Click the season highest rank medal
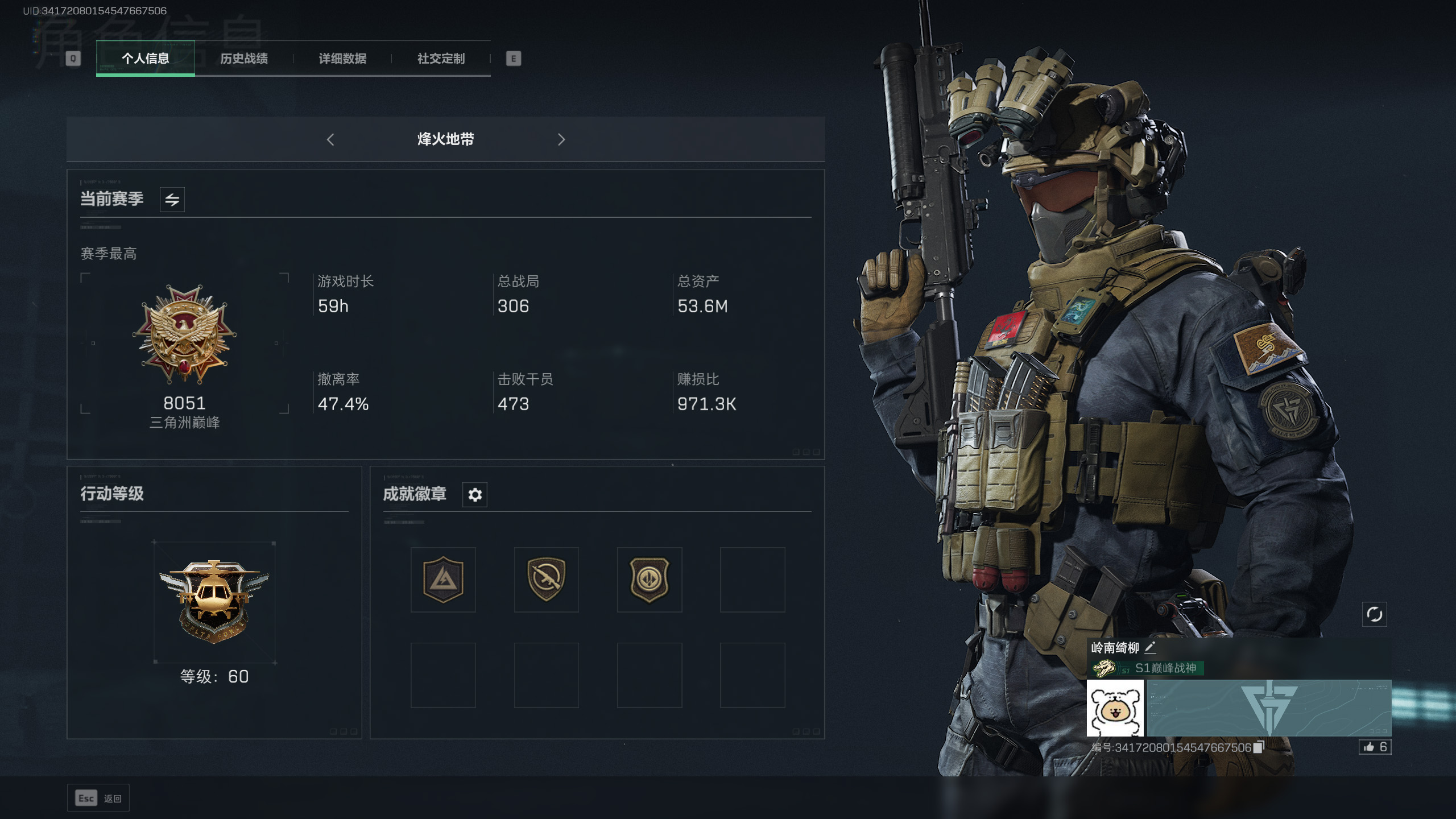The width and height of the screenshot is (1456, 819). click(184, 334)
